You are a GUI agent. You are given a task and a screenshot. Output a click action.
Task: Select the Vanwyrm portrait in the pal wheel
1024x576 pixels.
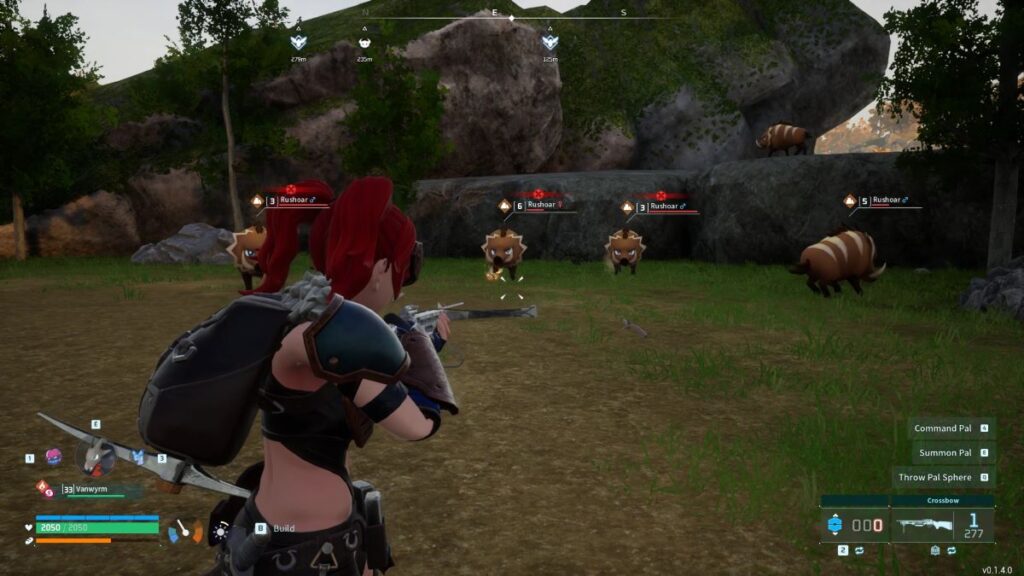pyautogui.click(x=95, y=457)
